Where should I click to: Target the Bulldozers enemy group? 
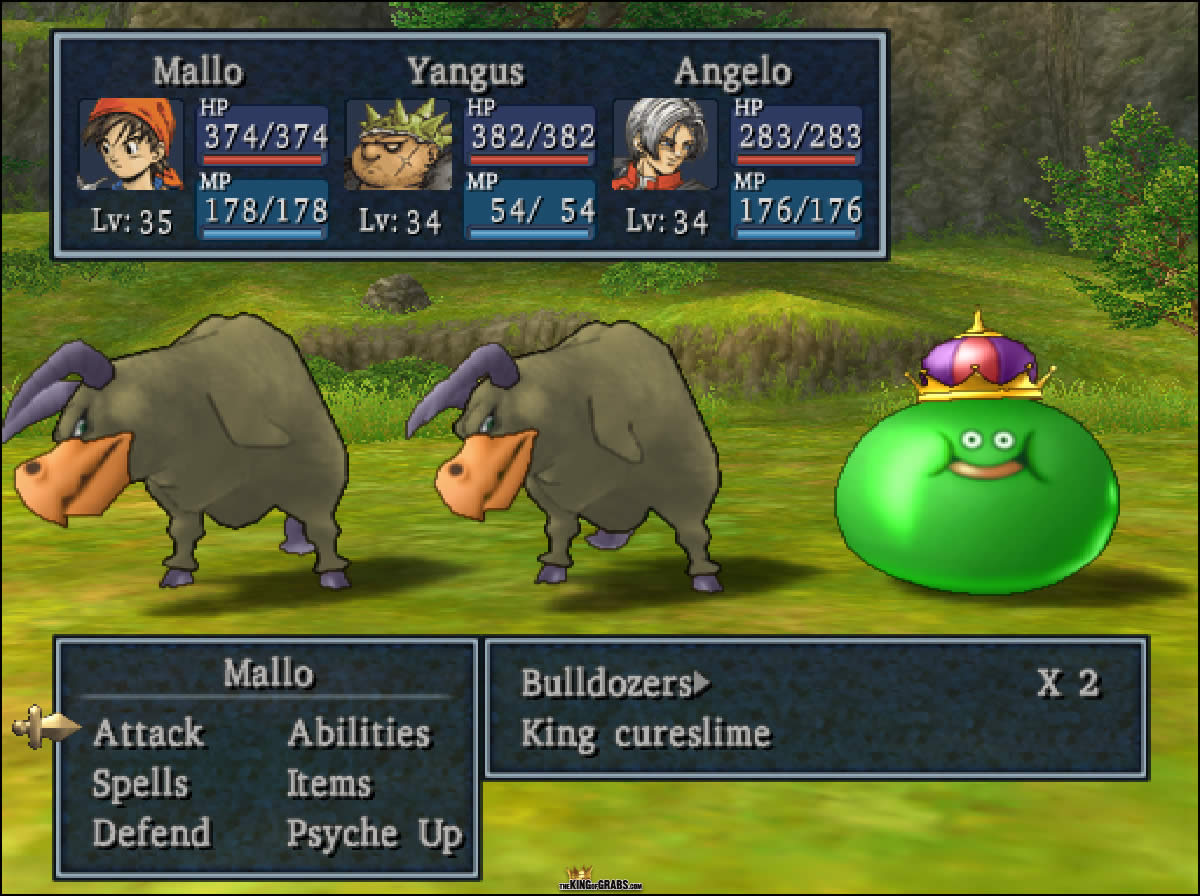point(607,684)
